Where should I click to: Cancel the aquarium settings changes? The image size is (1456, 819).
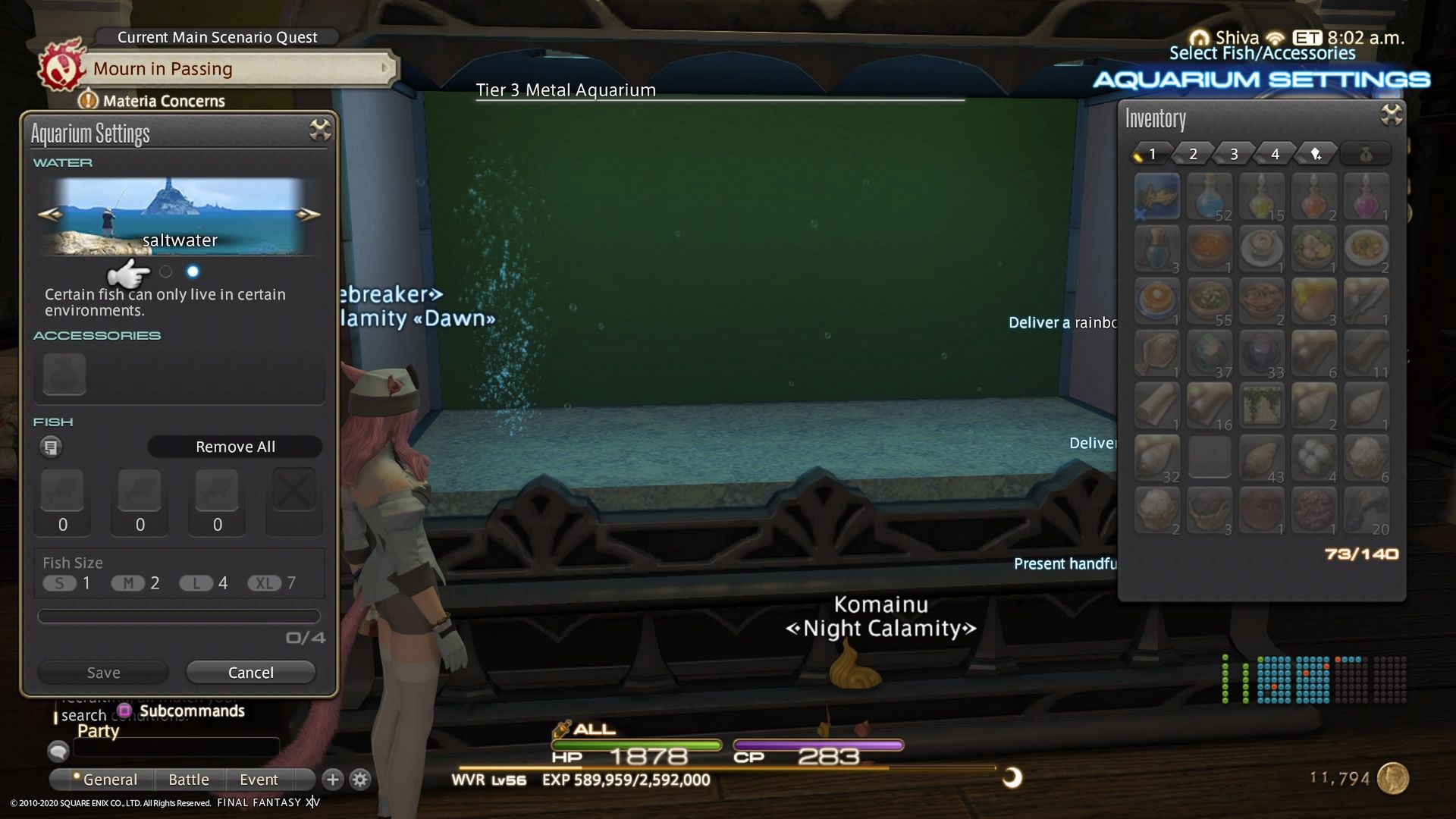click(251, 672)
